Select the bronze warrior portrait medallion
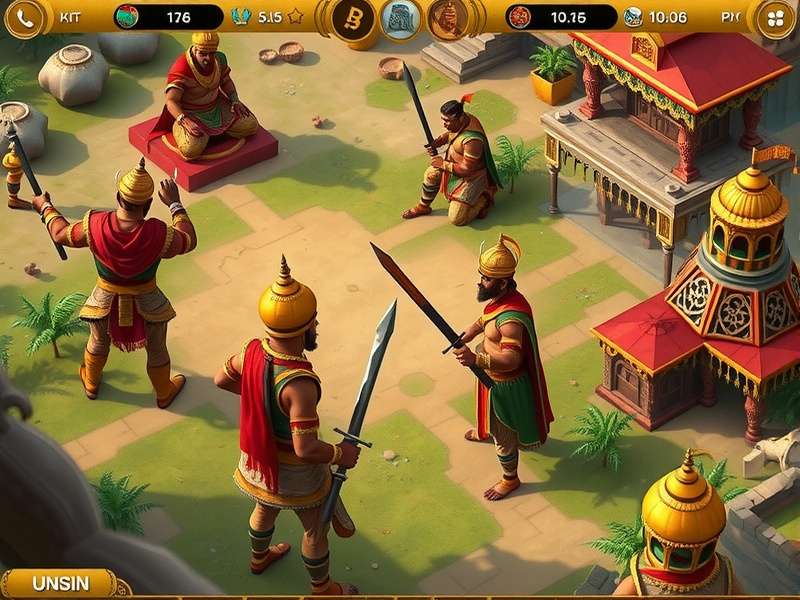 click(x=447, y=19)
